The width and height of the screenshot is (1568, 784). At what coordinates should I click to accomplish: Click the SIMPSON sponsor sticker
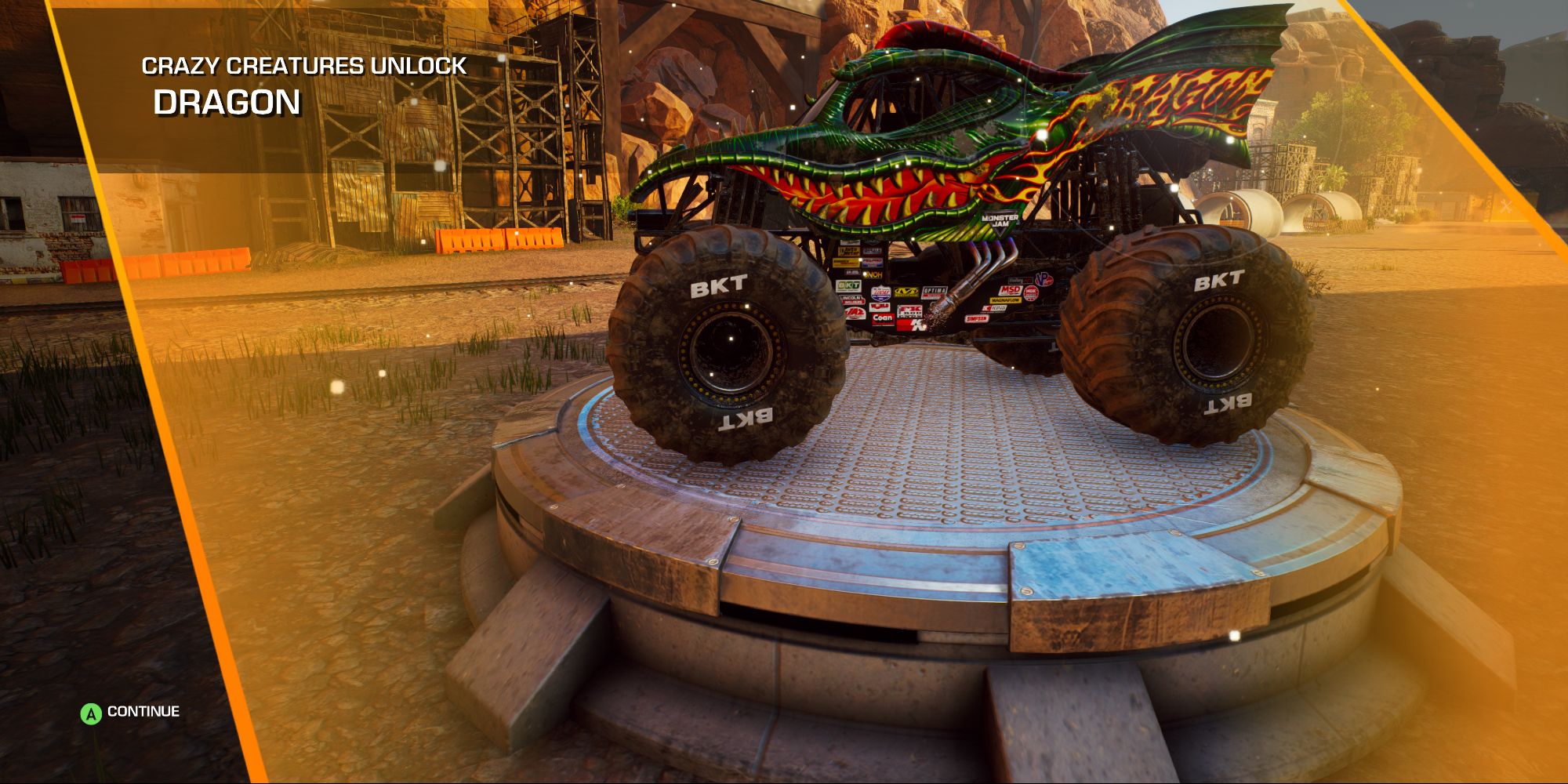point(977,318)
